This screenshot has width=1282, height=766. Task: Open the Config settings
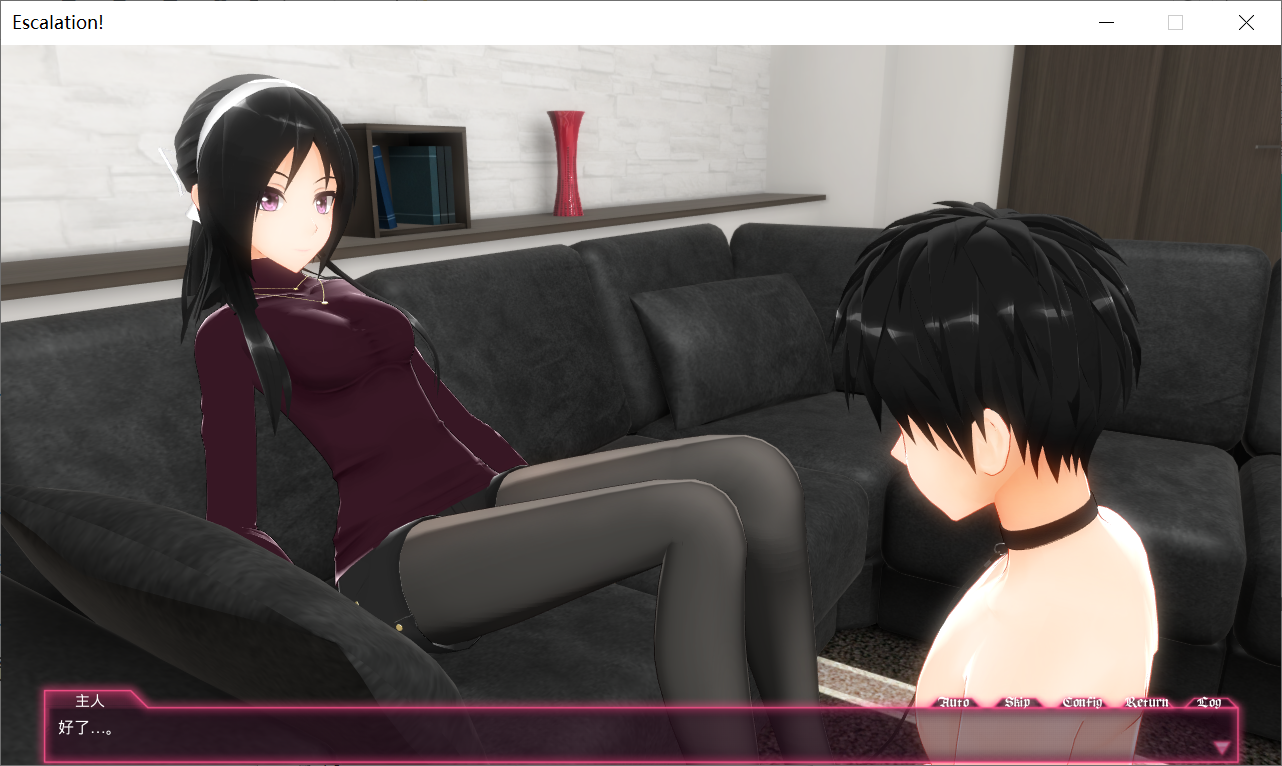[x=1082, y=702]
